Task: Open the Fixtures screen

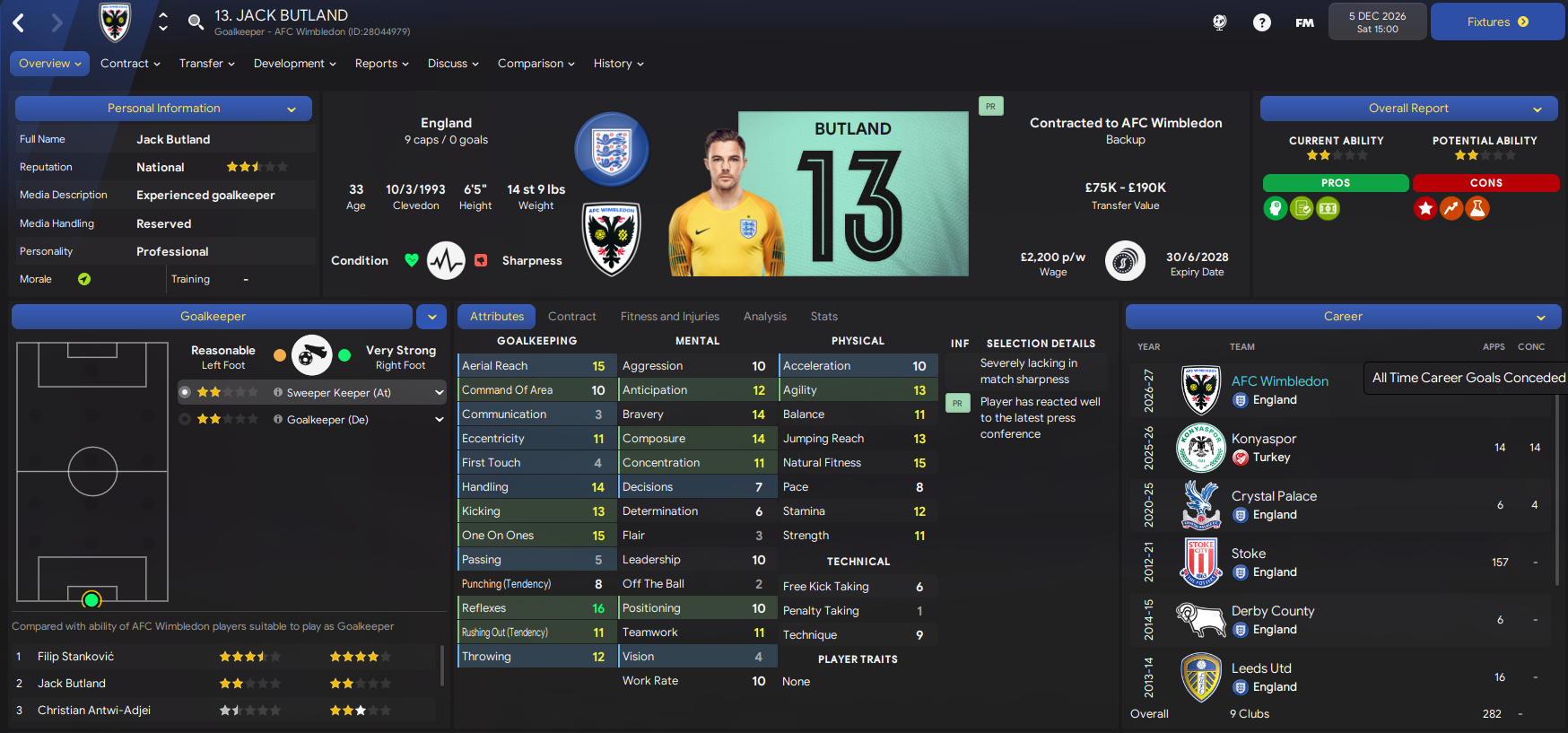Action: tap(1497, 22)
